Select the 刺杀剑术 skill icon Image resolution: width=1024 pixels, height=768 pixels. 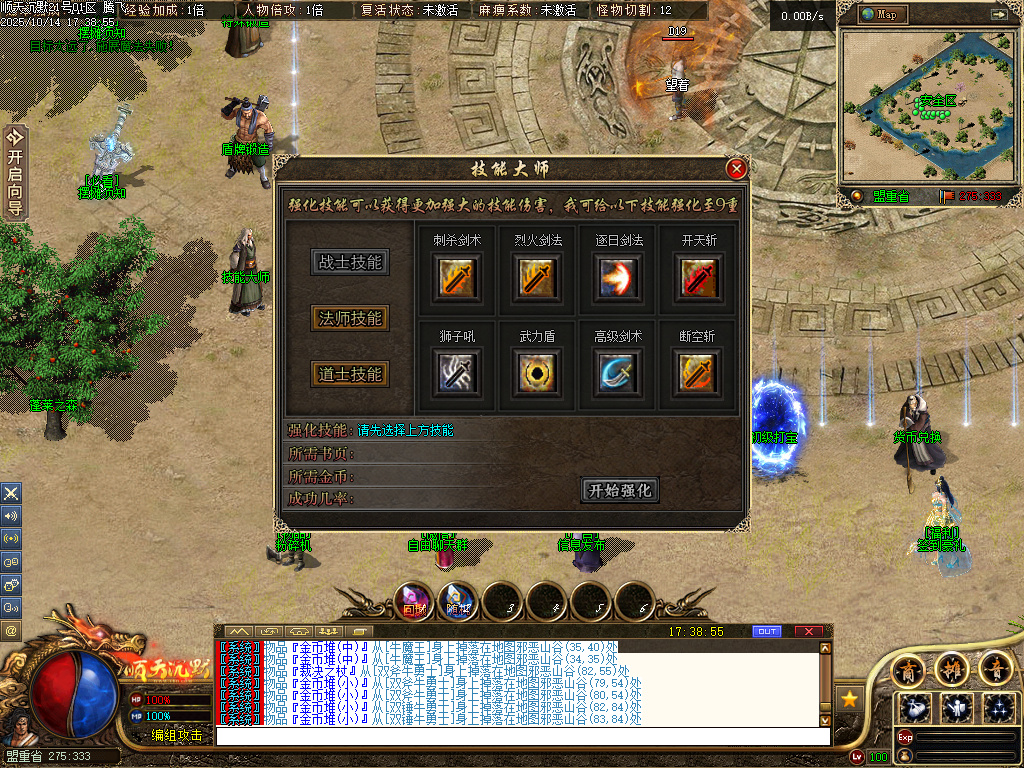tap(457, 277)
